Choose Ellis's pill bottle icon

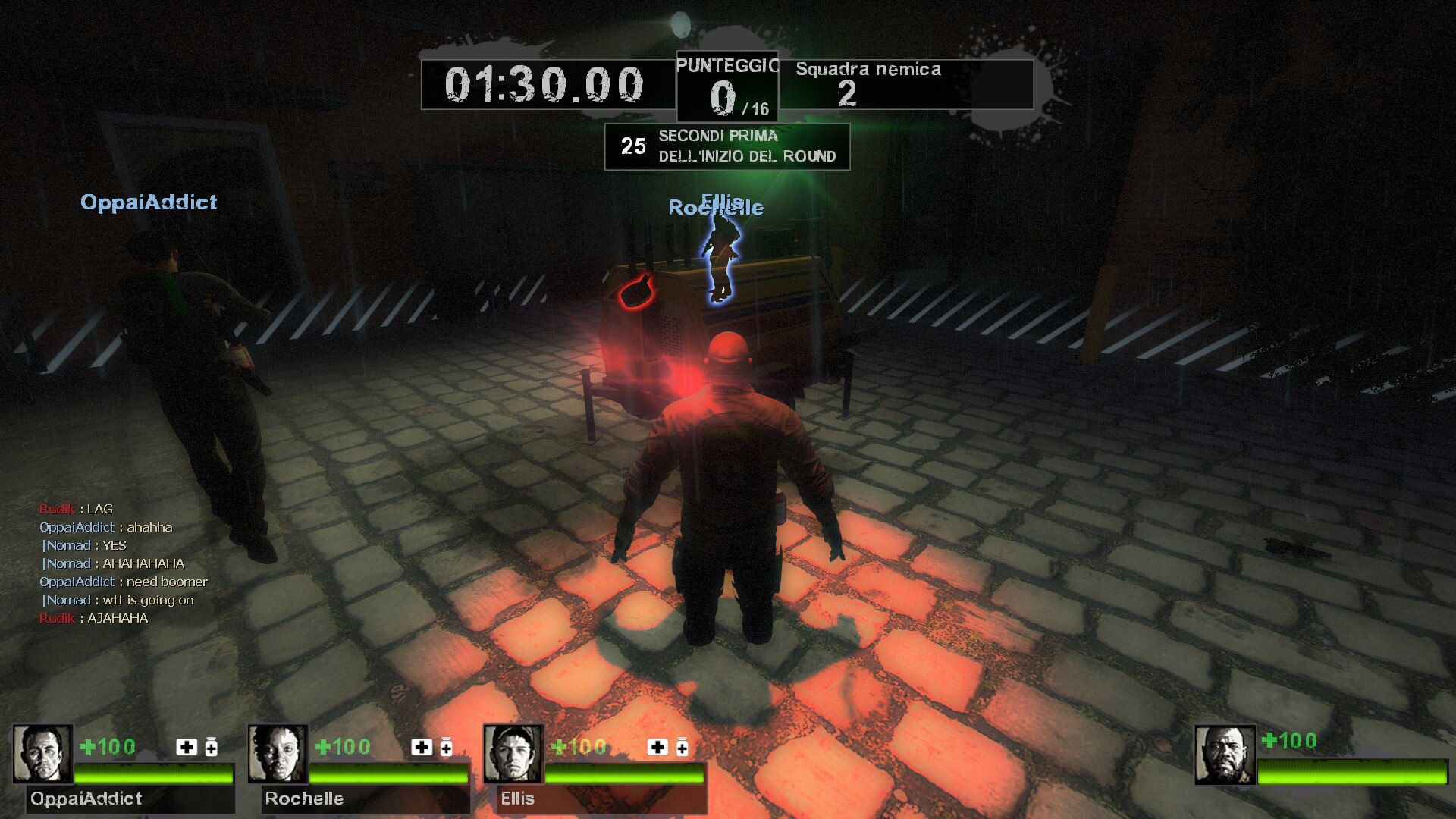[x=682, y=747]
